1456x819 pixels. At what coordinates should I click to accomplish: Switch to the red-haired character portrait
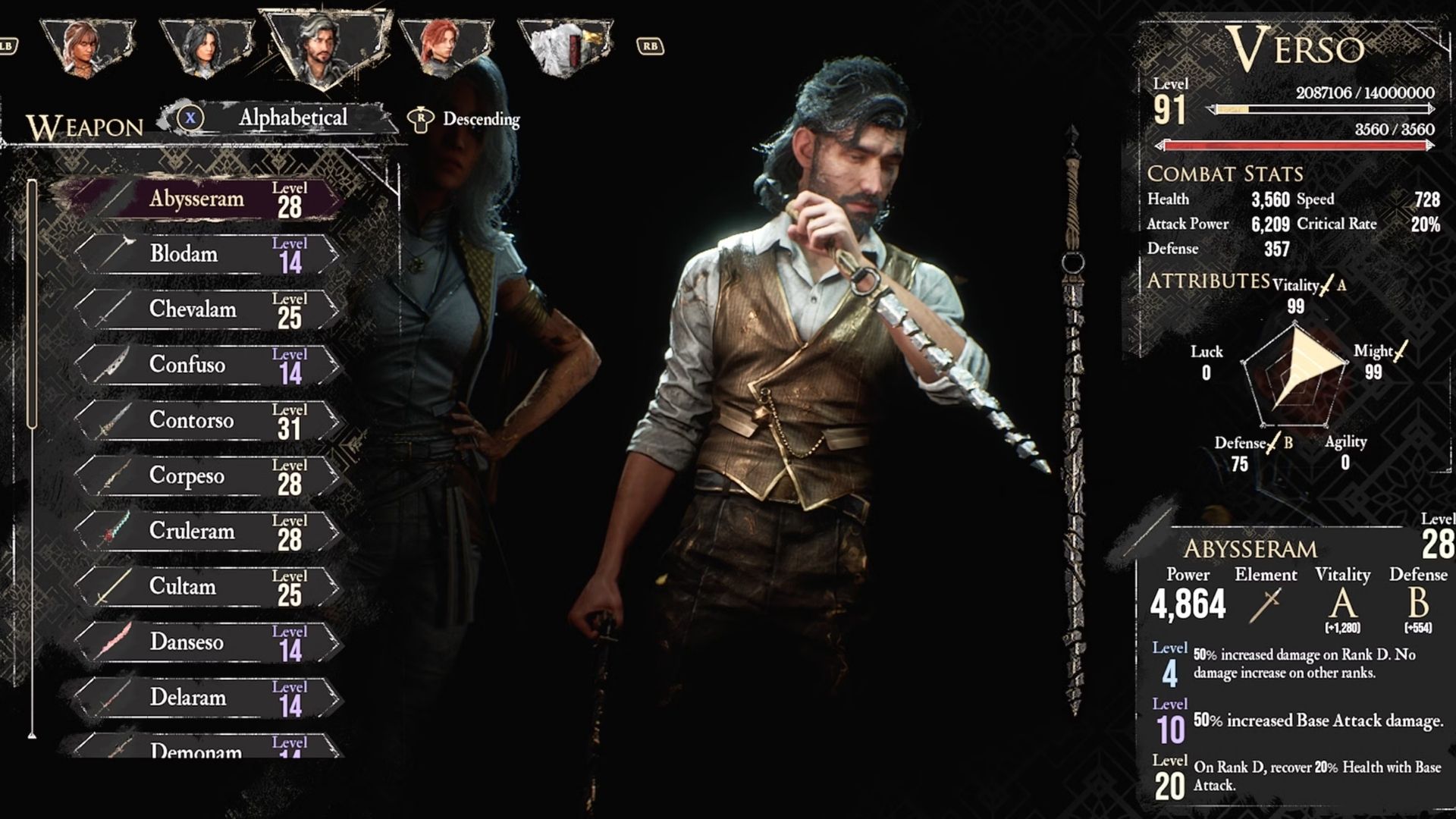[447, 47]
